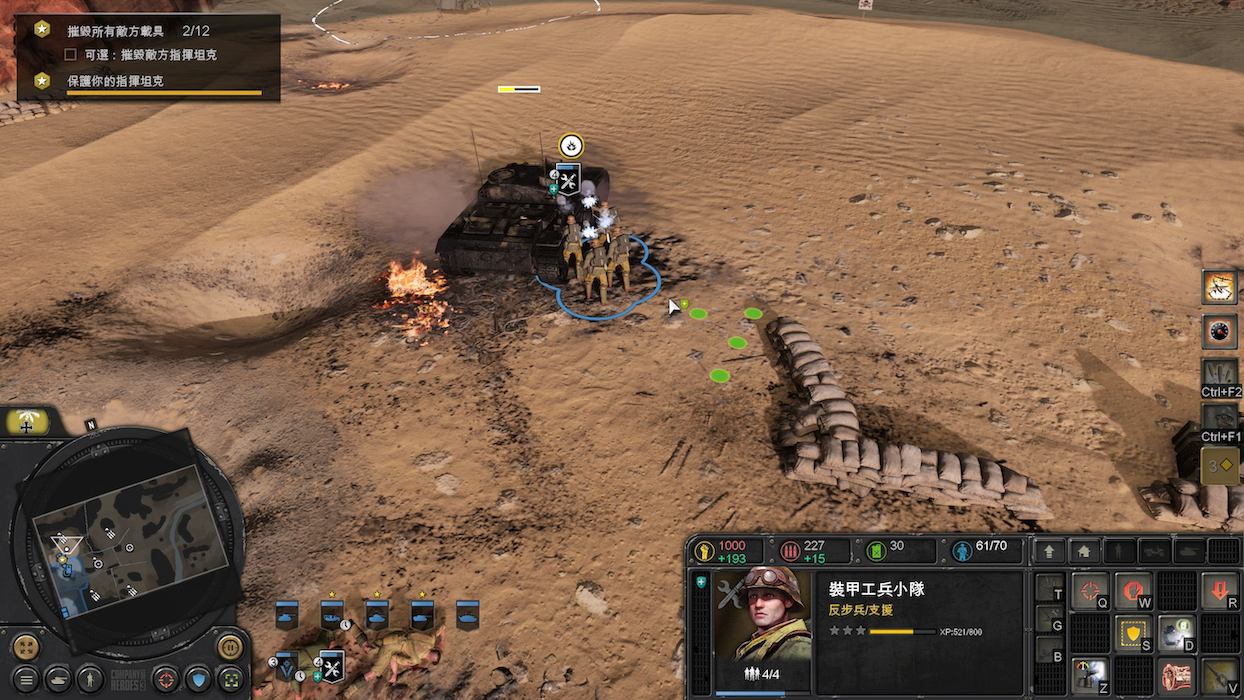Toggle the optional destroy command tank objective checkbox
This screenshot has height=700, width=1244.
point(70,55)
